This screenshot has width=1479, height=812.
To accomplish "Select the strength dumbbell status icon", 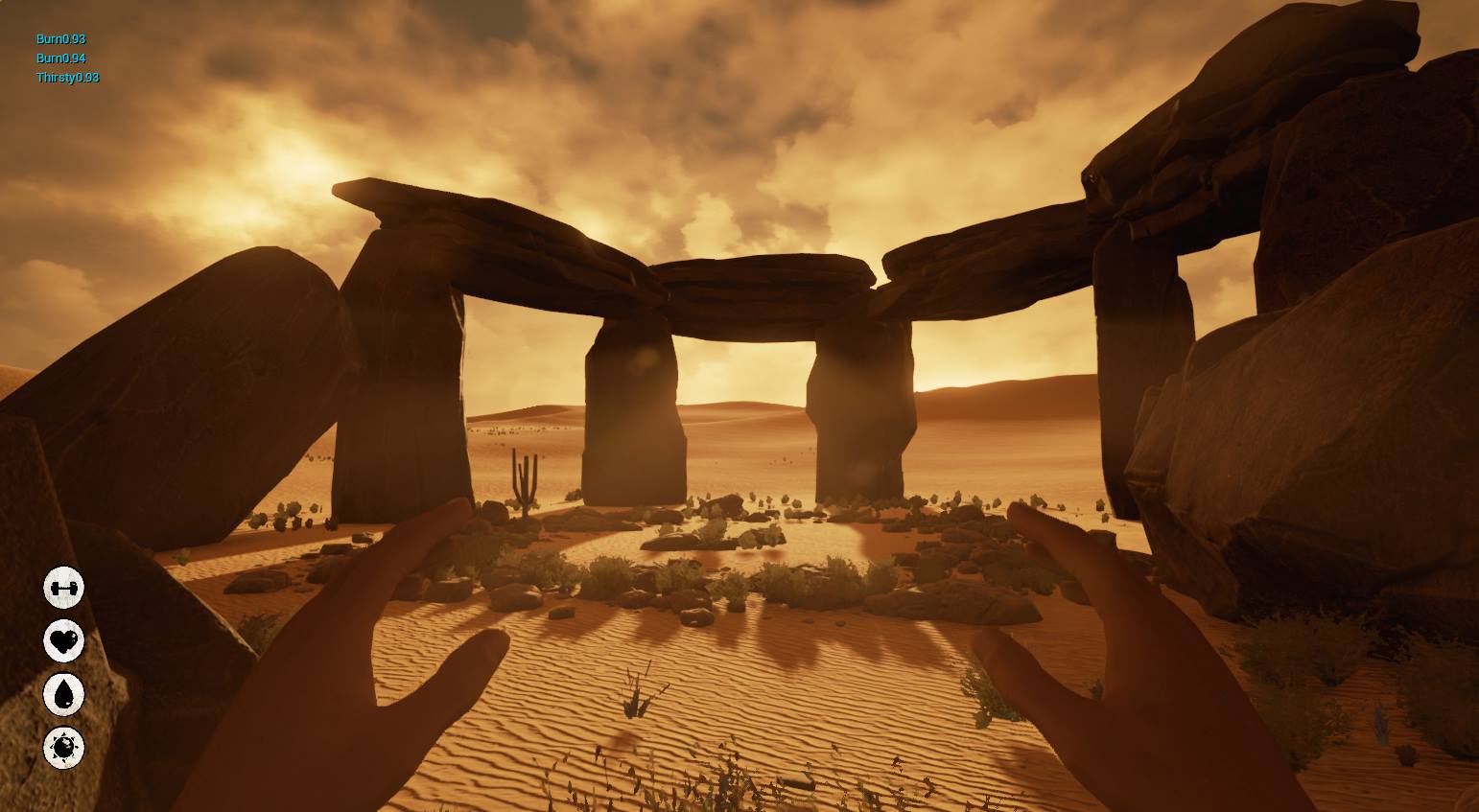I will pos(62,587).
